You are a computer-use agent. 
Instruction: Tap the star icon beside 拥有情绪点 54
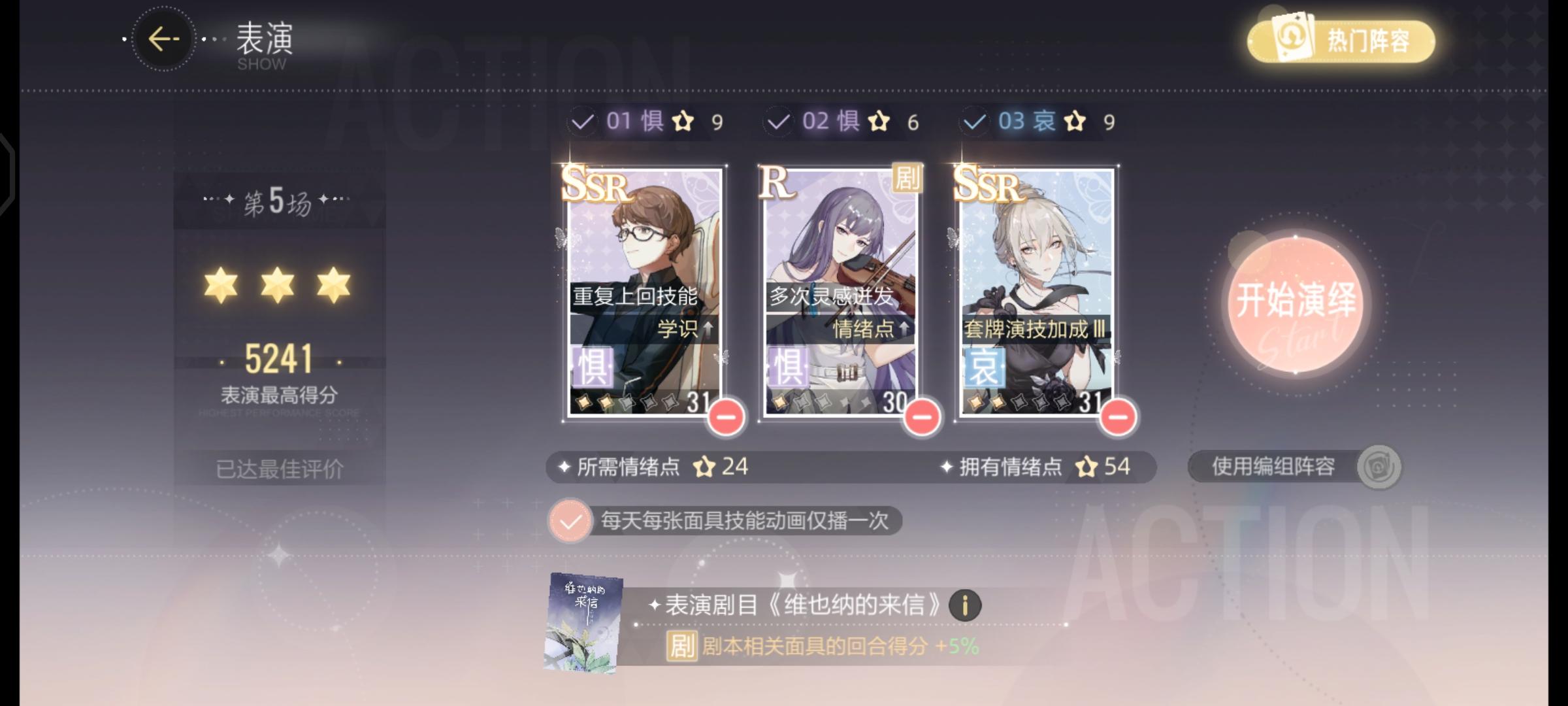click(x=1085, y=466)
